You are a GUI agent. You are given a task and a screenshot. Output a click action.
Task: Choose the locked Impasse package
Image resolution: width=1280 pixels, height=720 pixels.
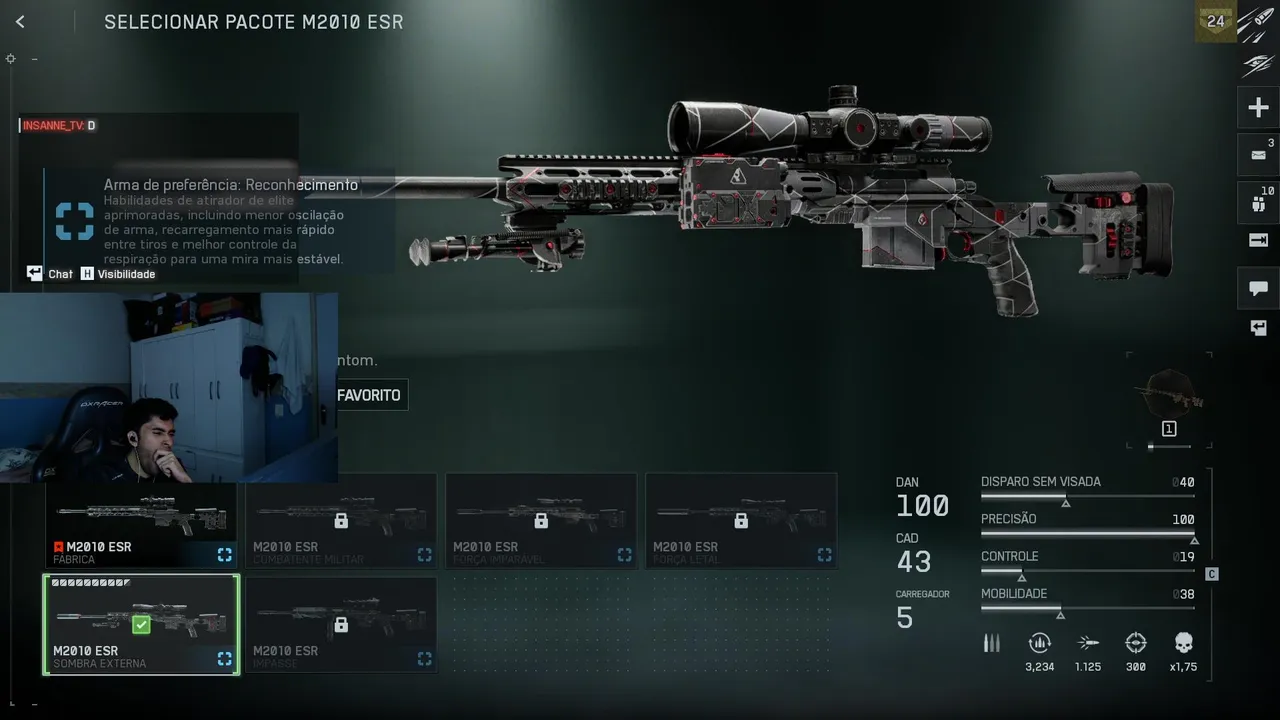tap(341, 624)
